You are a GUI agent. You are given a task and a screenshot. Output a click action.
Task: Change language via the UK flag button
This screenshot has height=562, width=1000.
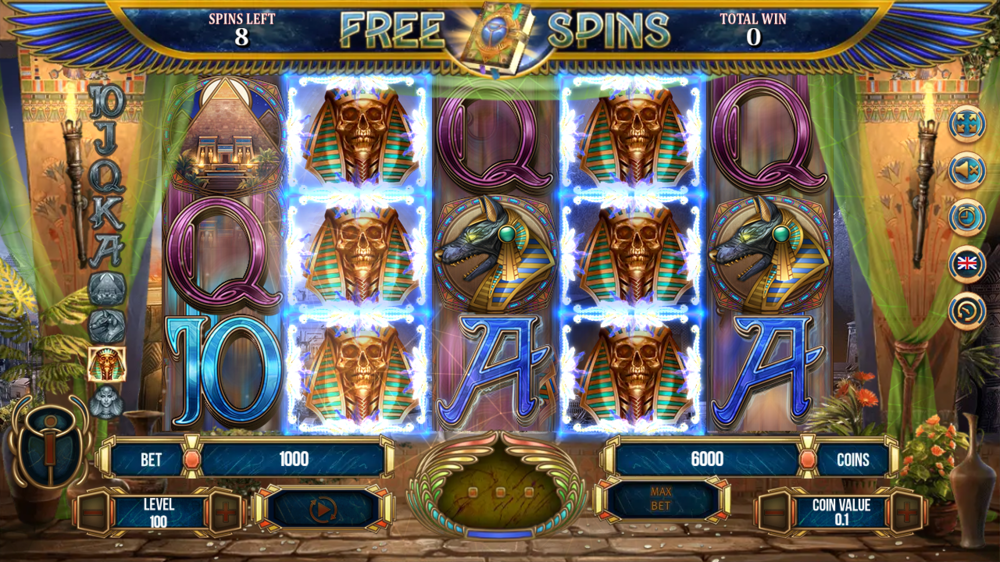click(x=967, y=264)
